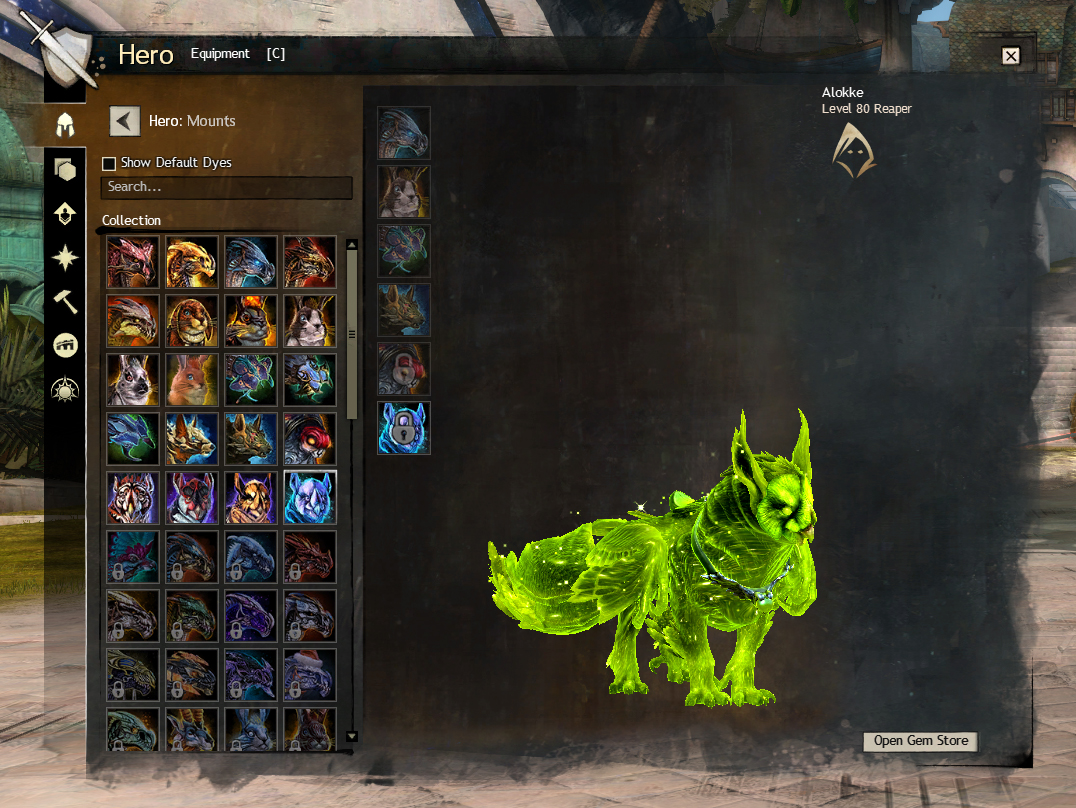The image size is (1076, 808).
Task: Pick the orange rabbit springer skin
Action: tap(192, 380)
